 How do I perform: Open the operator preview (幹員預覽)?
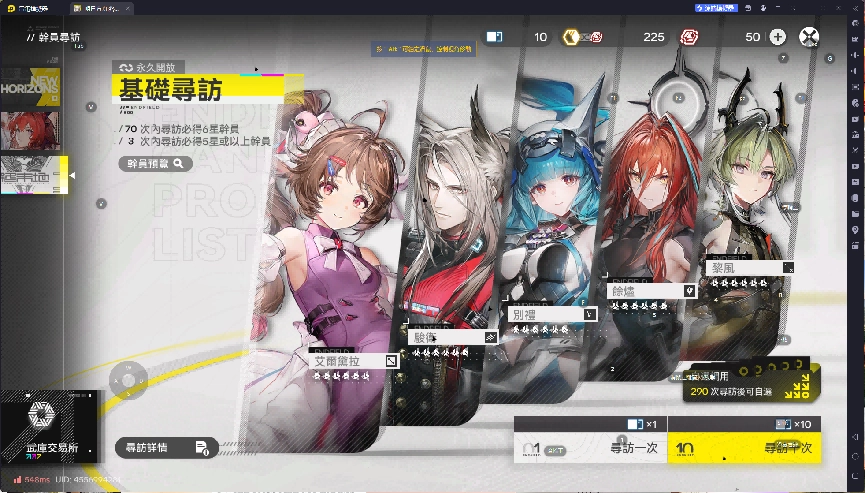point(155,163)
